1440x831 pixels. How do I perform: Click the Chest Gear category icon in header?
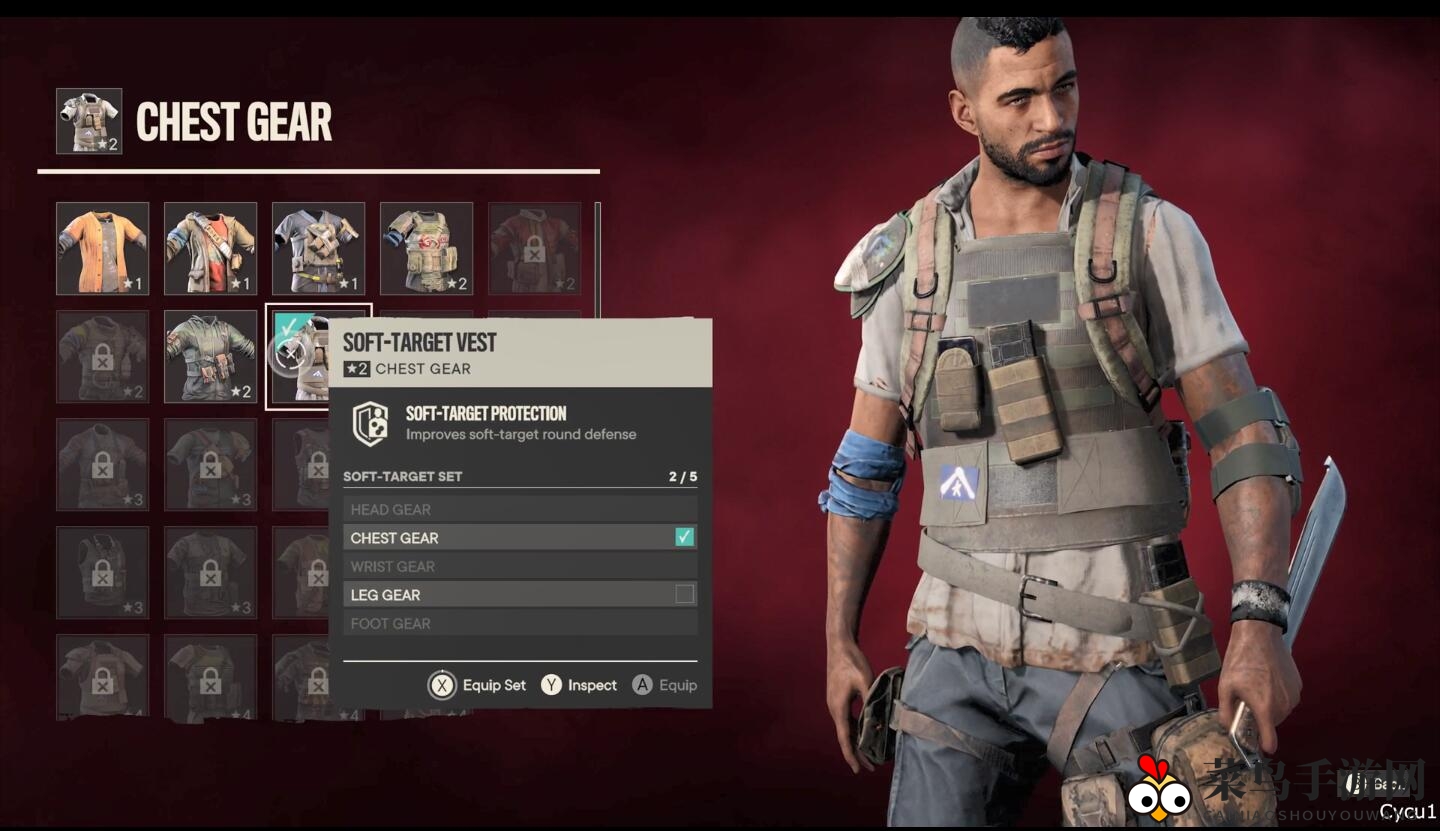[x=89, y=121]
